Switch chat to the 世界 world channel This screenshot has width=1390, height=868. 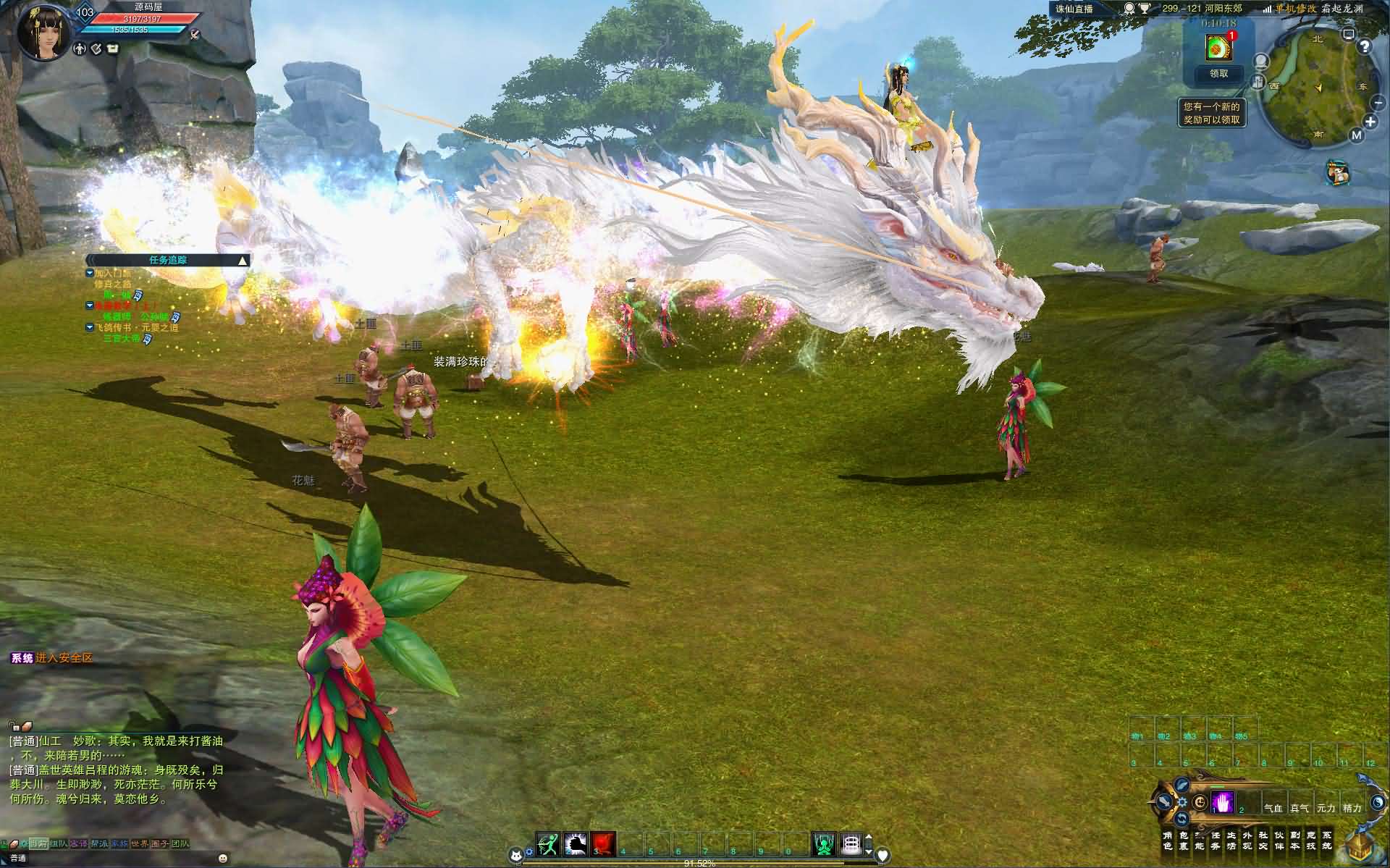(140, 843)
